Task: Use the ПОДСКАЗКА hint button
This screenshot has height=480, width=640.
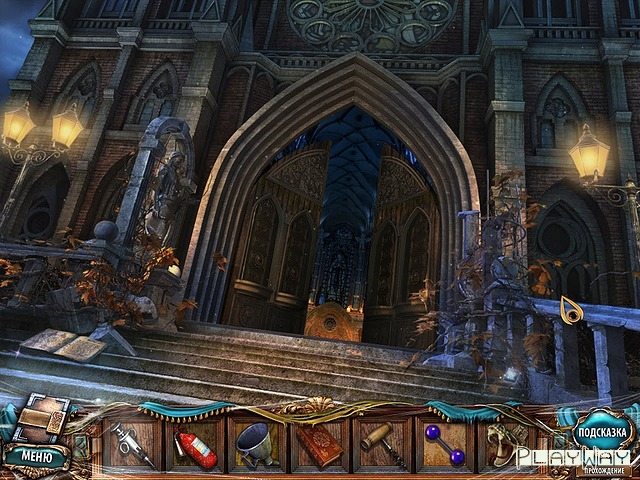Action: pyautogui.click(x=602, y=433)
